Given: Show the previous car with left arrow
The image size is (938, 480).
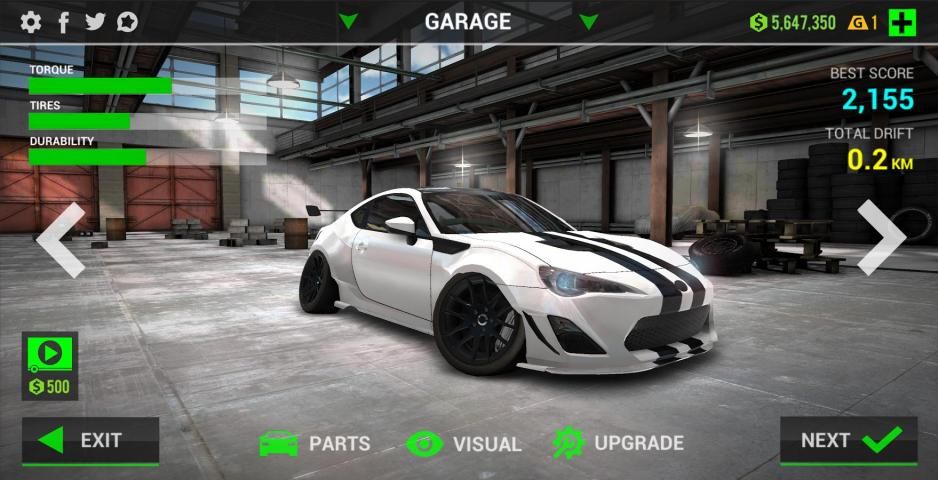Looking at the screenshot, I should (61, 239).
